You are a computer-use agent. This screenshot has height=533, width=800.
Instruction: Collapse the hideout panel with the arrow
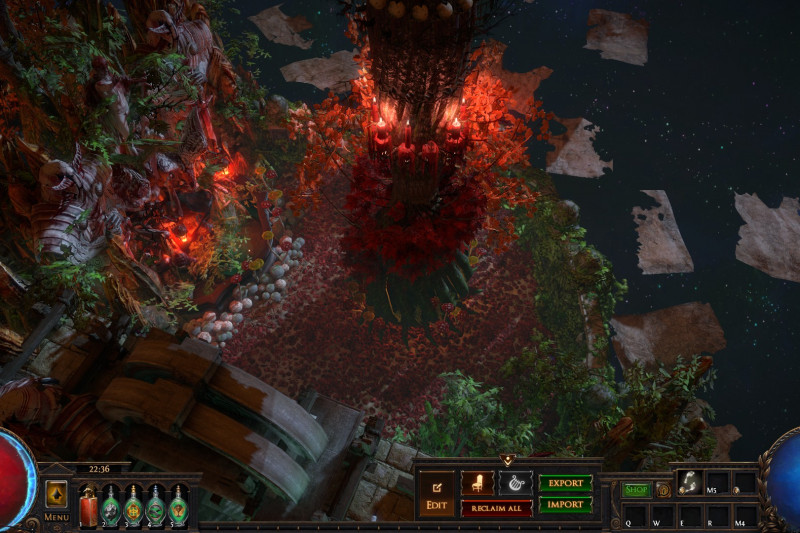[x=507, y=461]
